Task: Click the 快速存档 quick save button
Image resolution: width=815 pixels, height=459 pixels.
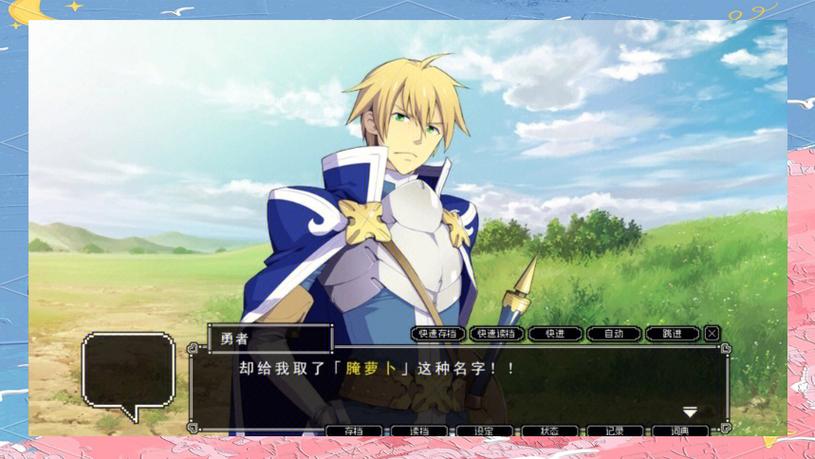Action: point(438,334)
